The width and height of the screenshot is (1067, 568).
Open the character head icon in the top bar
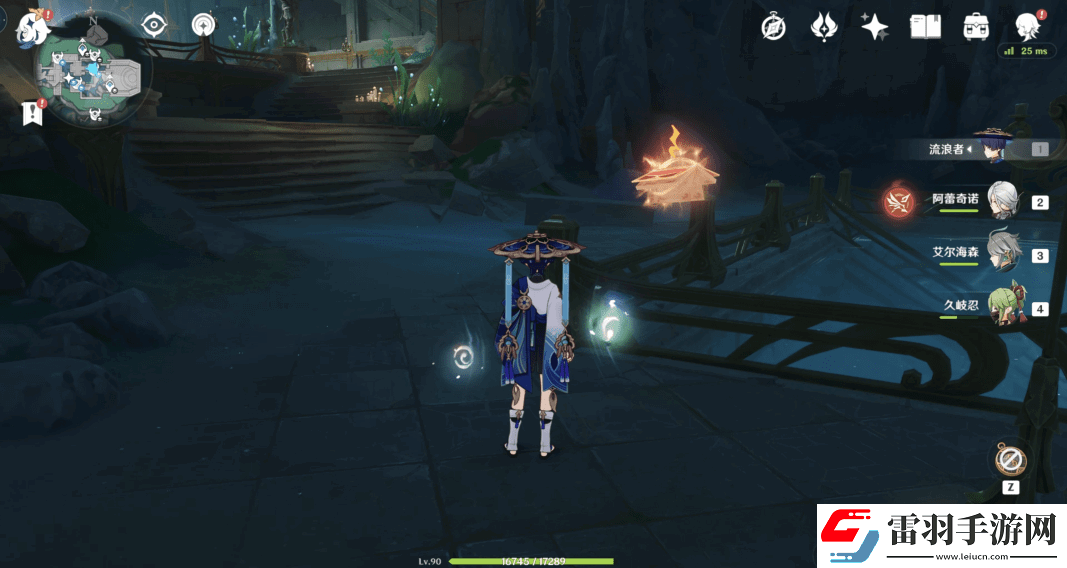(1027, 26)
